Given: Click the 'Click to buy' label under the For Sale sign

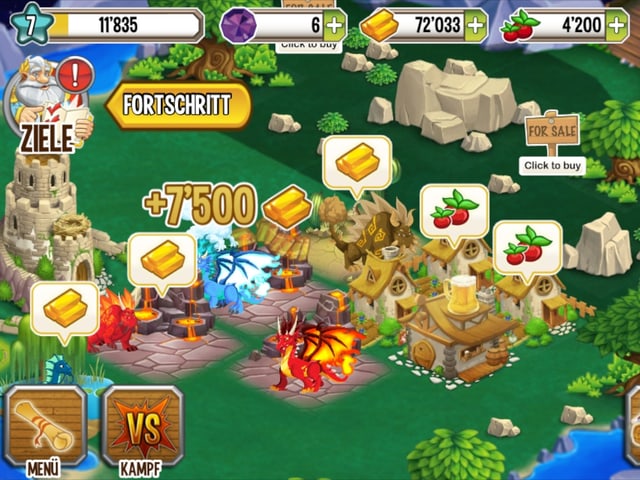Looking at the screenshot, I should point(551,164).
